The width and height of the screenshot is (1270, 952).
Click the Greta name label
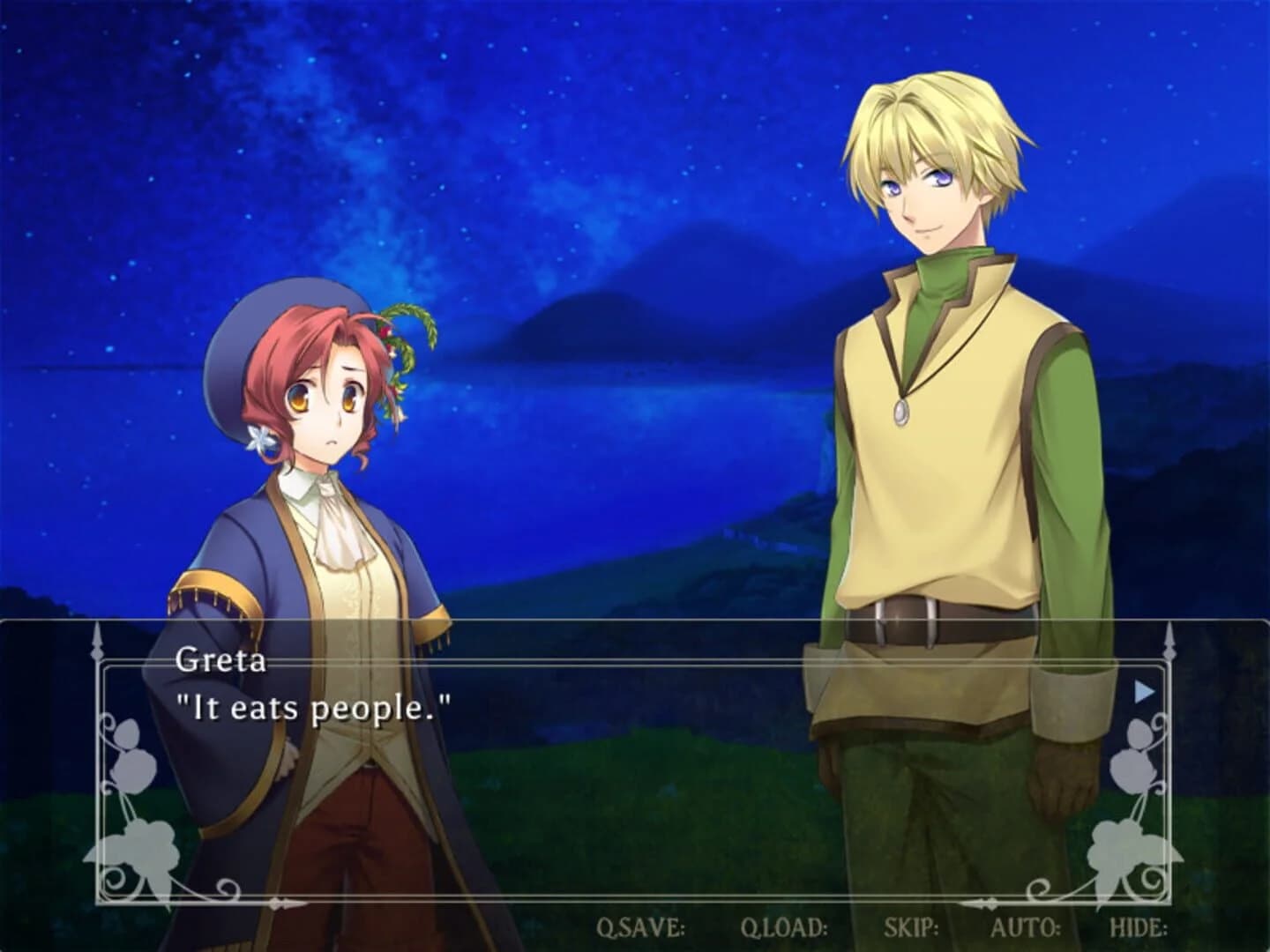point(223,660)
